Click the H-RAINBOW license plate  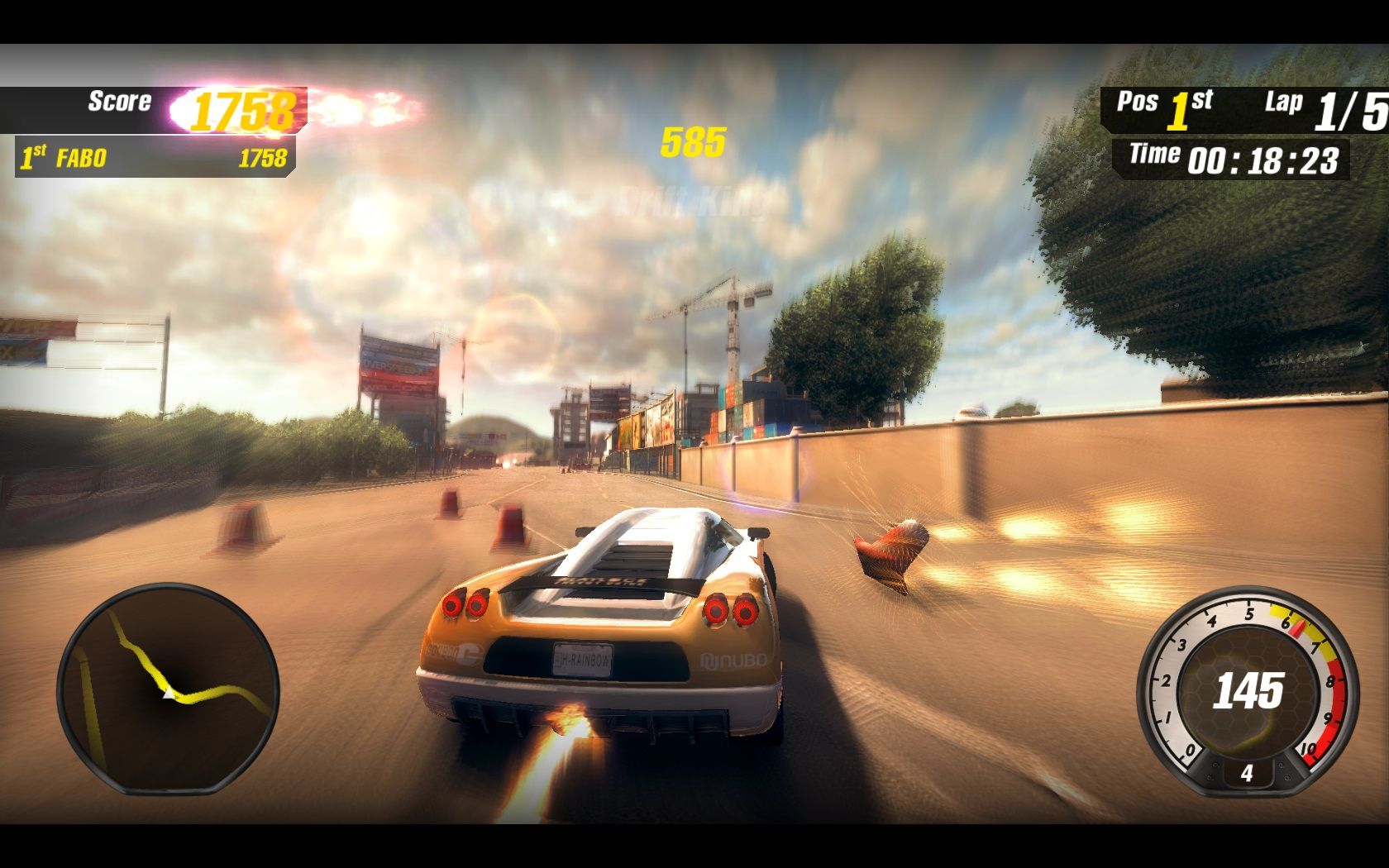pyautogui.click(x=581, y=660)
